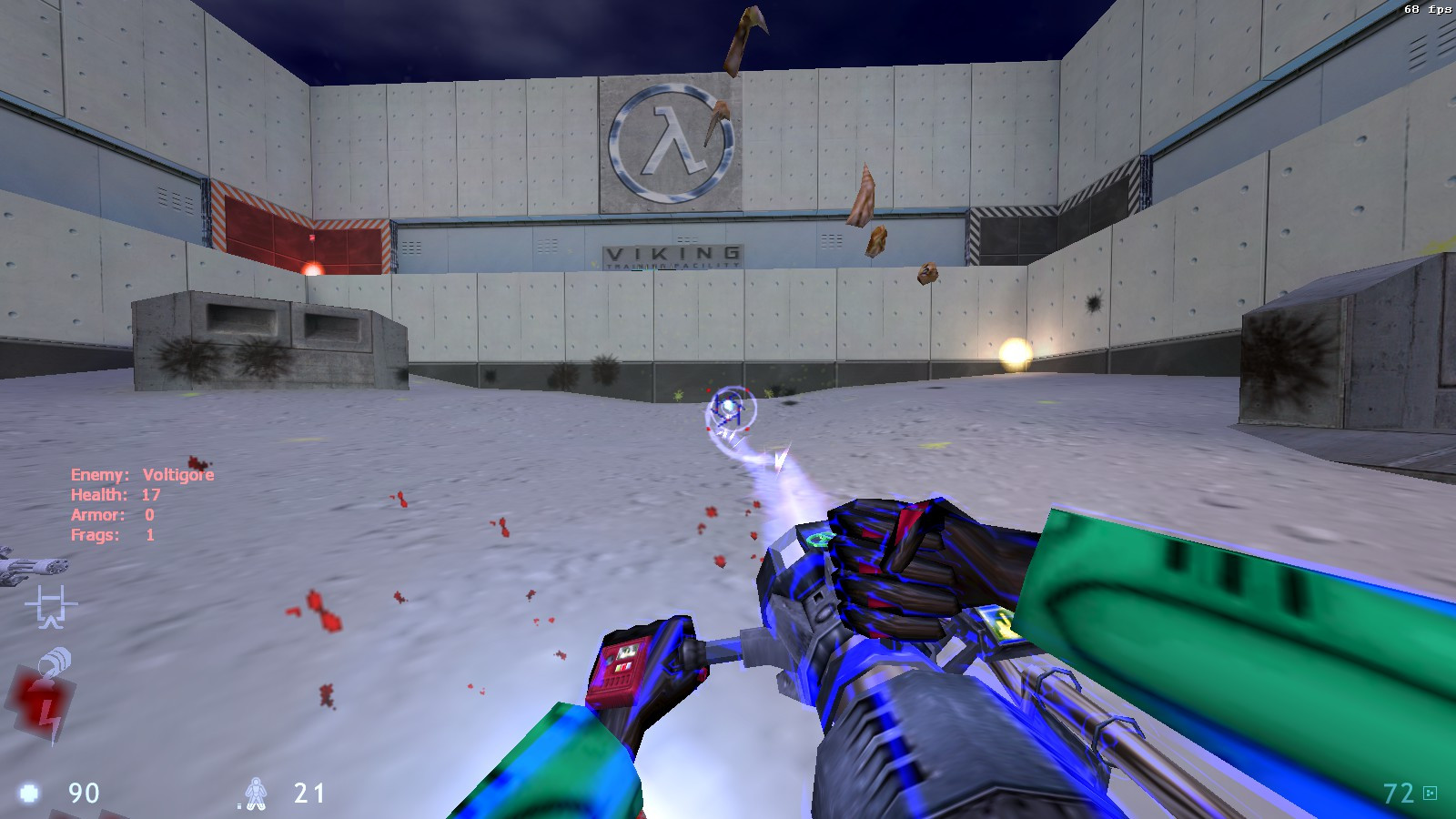Click the health cross icon

pyautogui.click(x=28, y=793)
